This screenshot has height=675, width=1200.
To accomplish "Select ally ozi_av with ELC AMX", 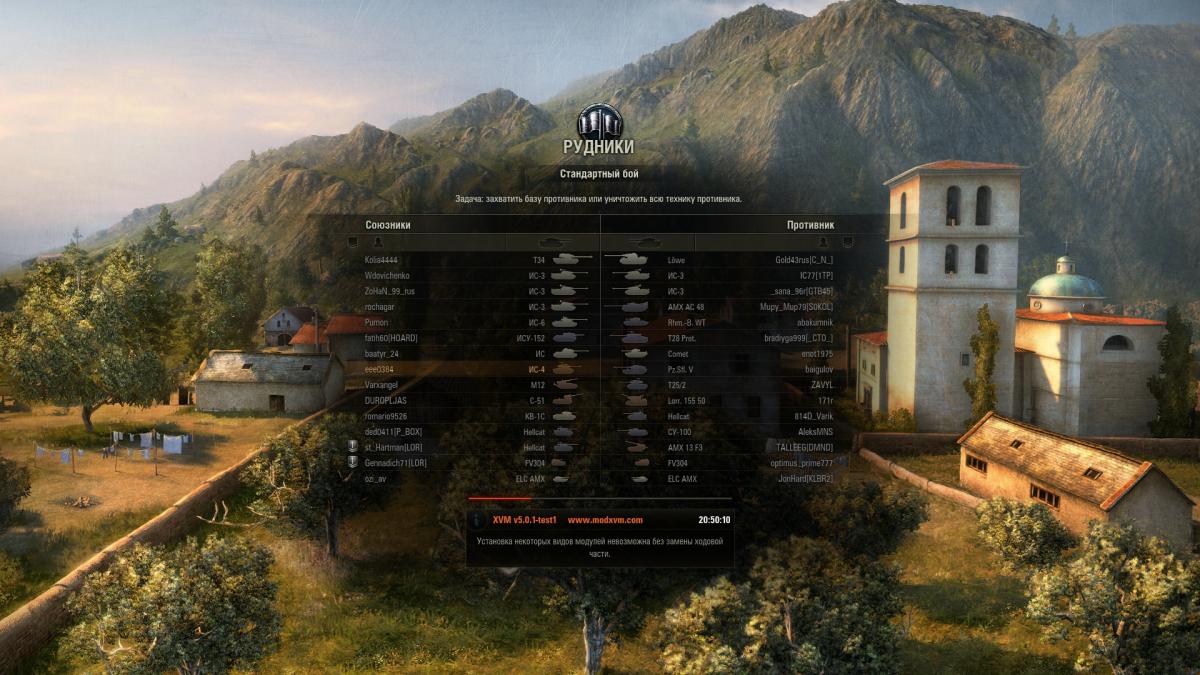I will point(377,479).
